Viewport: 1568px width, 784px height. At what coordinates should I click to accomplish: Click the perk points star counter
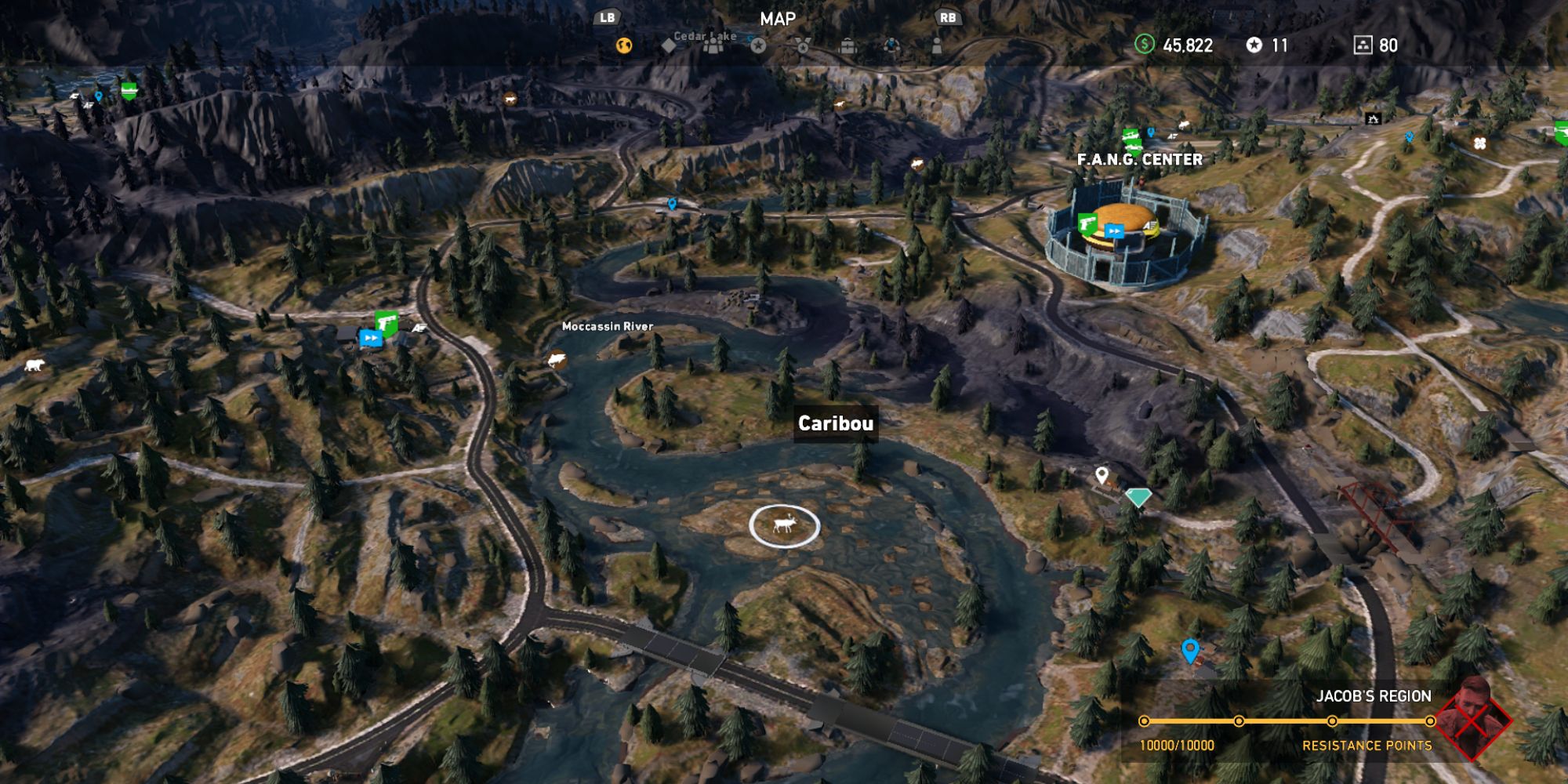point(1254,45)
